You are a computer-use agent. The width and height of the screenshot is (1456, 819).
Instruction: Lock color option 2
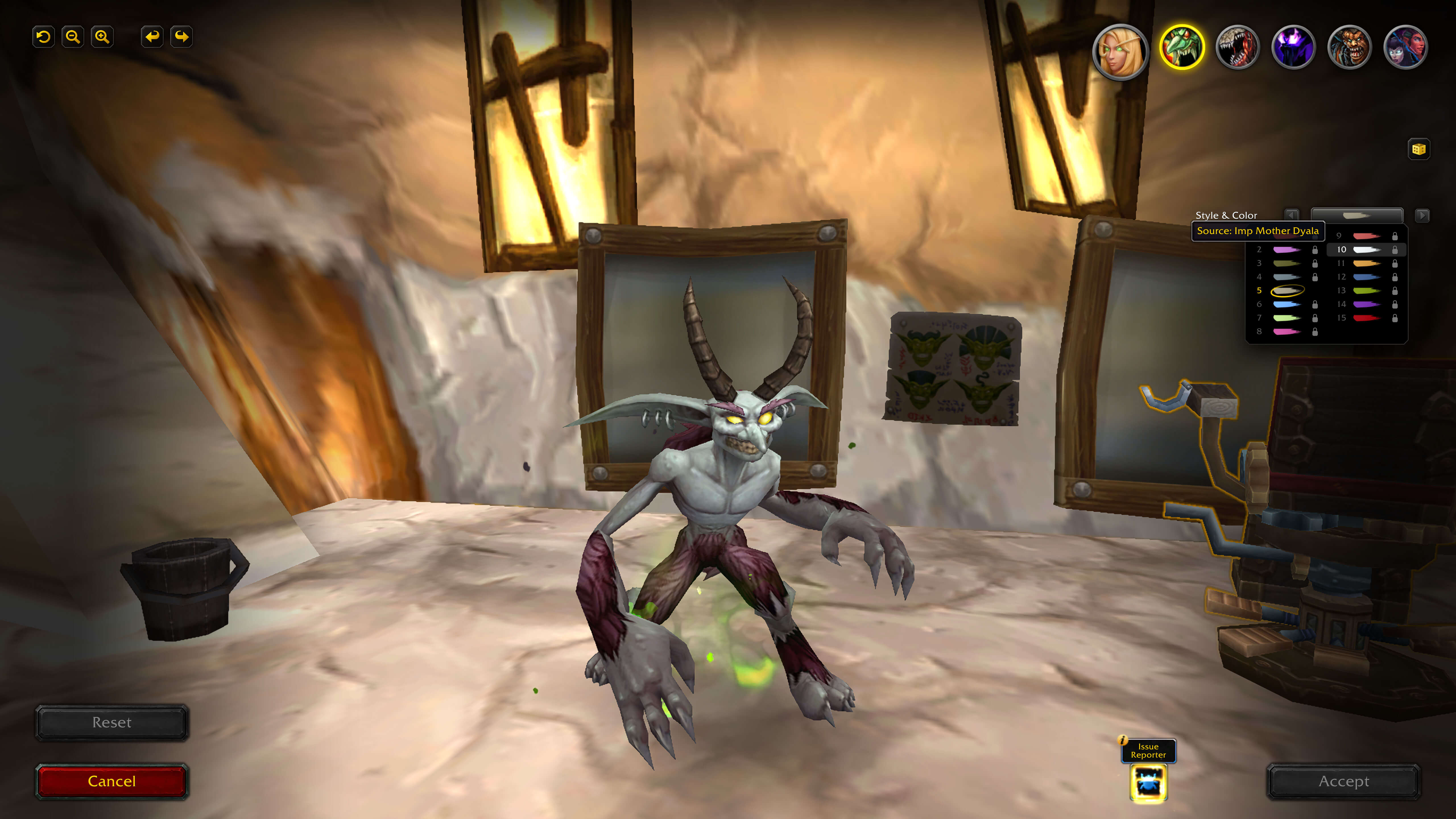coord(1315,250)
